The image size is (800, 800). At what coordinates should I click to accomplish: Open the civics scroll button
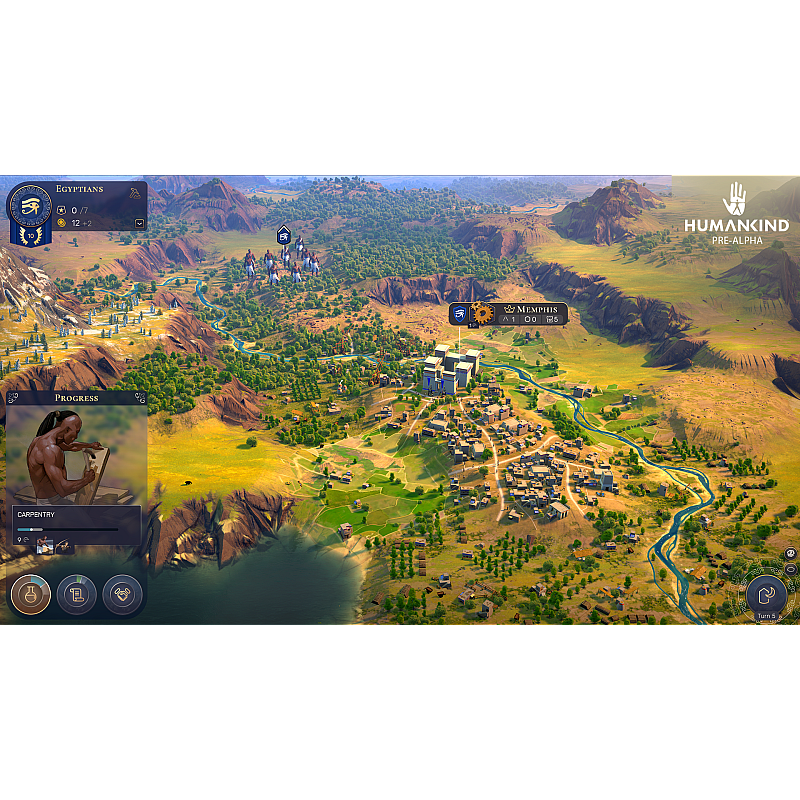pyautogui.click(x=77, y=594)
